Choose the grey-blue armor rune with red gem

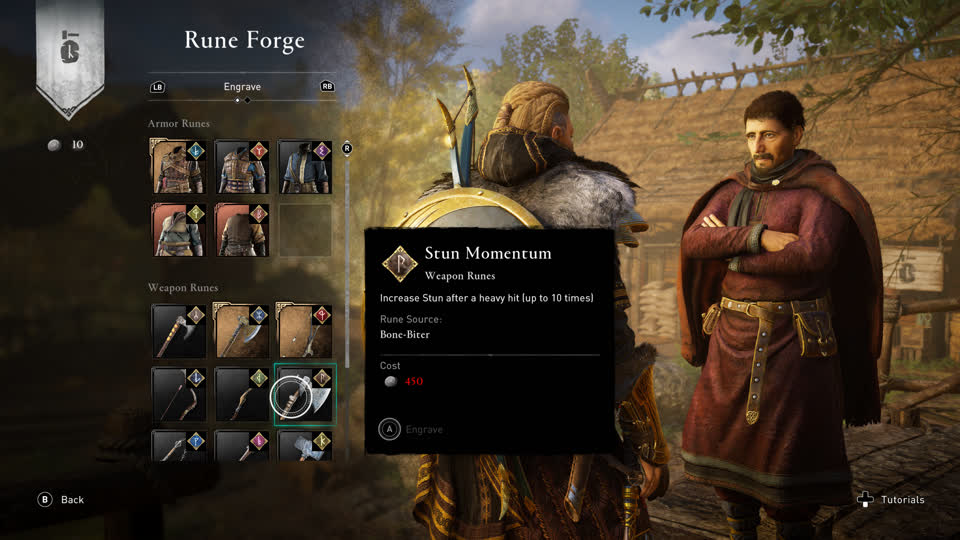pos(242,167)
